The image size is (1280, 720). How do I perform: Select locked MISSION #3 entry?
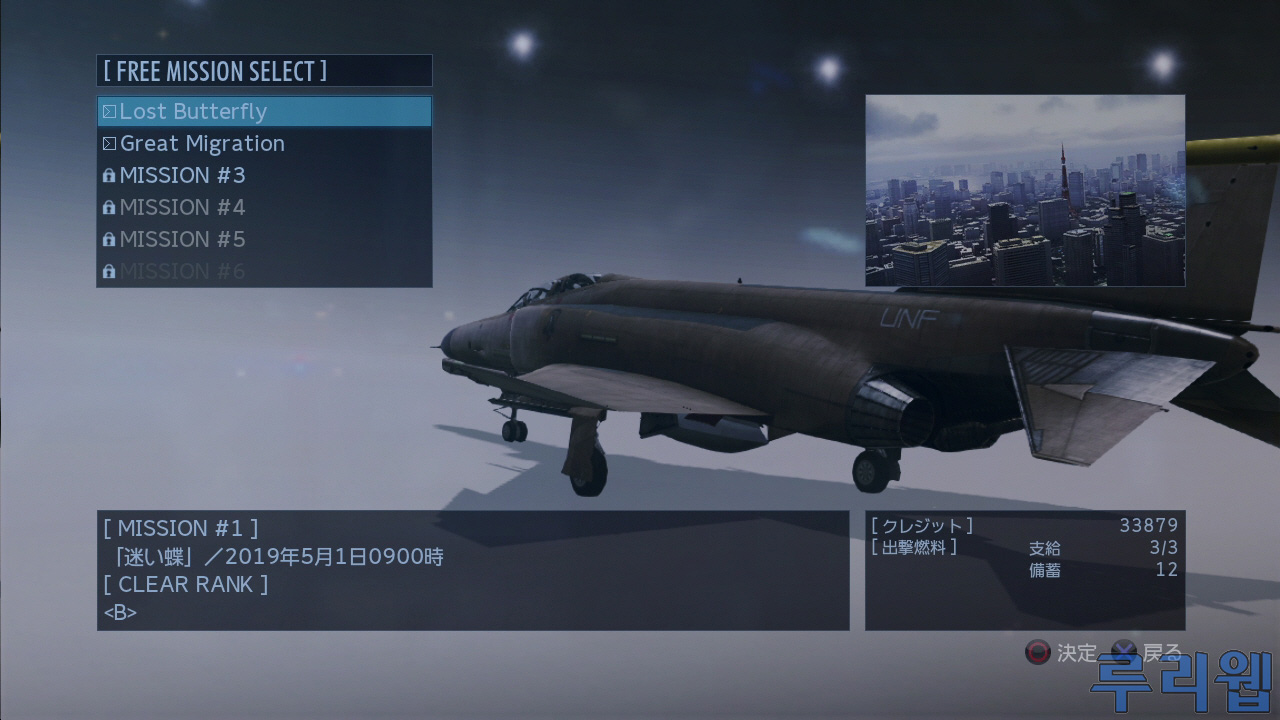coord(264,175)
